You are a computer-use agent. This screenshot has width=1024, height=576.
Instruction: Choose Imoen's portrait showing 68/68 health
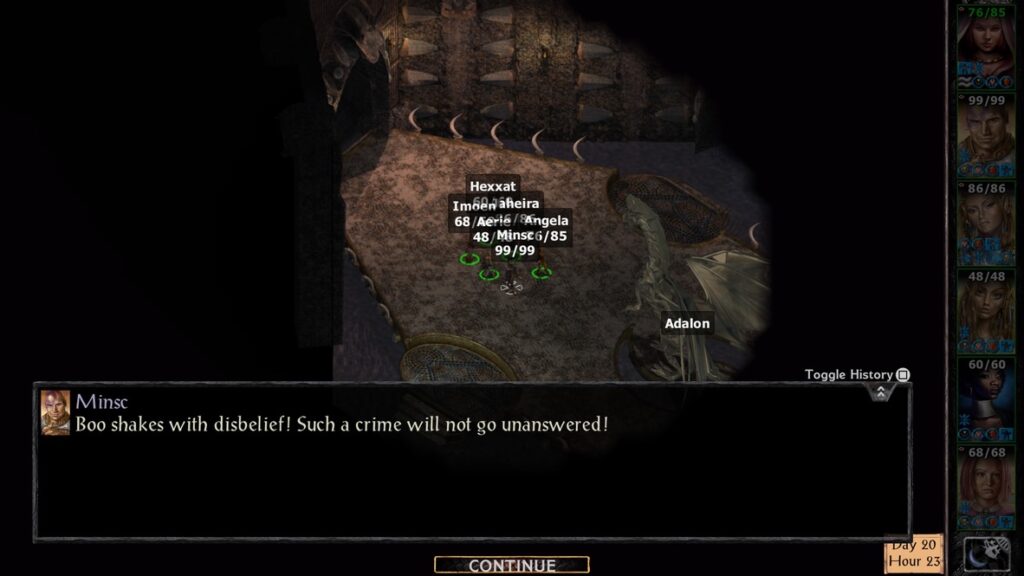(x=986, y=486)
